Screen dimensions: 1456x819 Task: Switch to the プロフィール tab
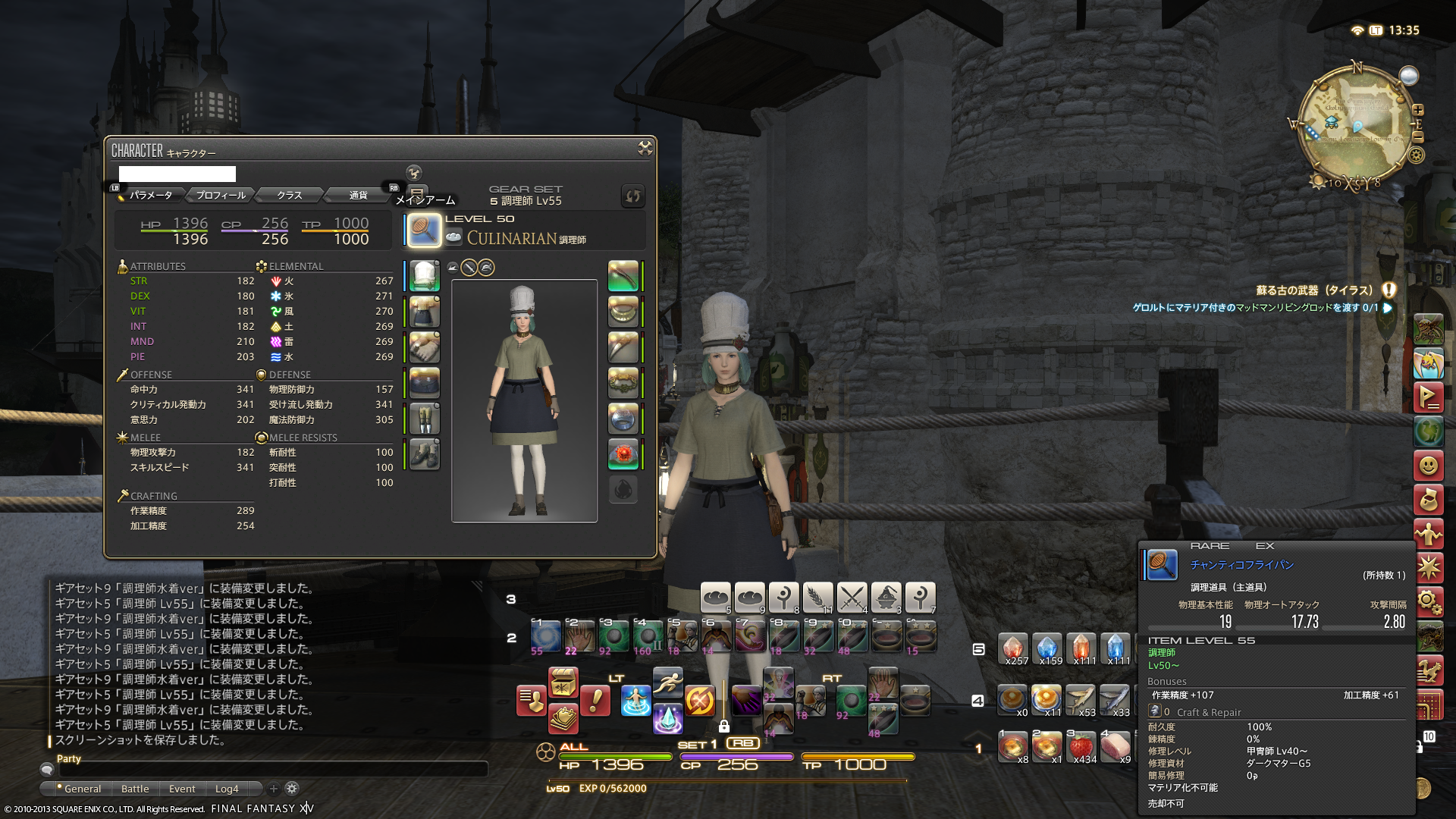(221, 195)
